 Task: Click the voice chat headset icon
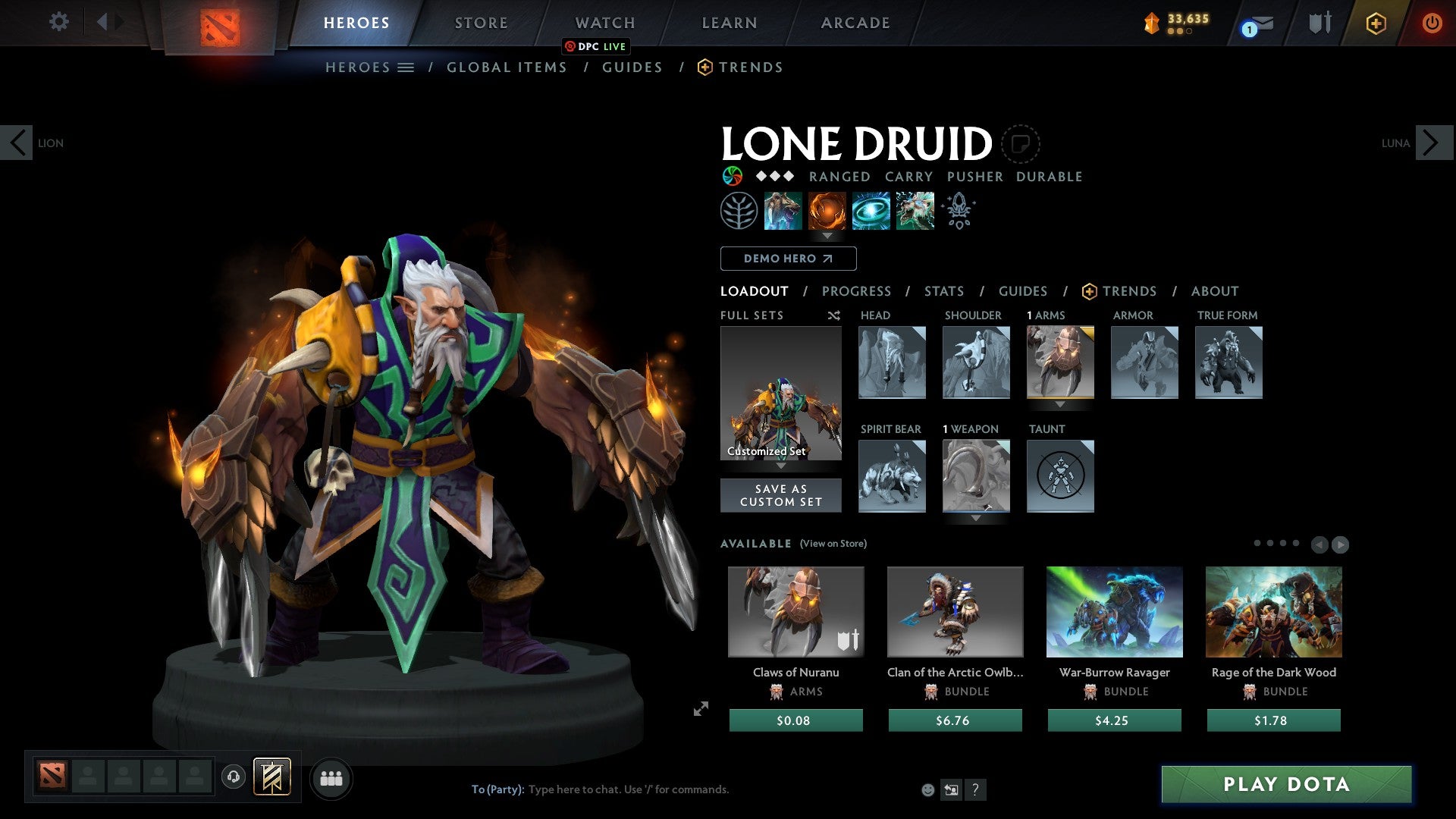pyautogui.click(x=232, y=777)
